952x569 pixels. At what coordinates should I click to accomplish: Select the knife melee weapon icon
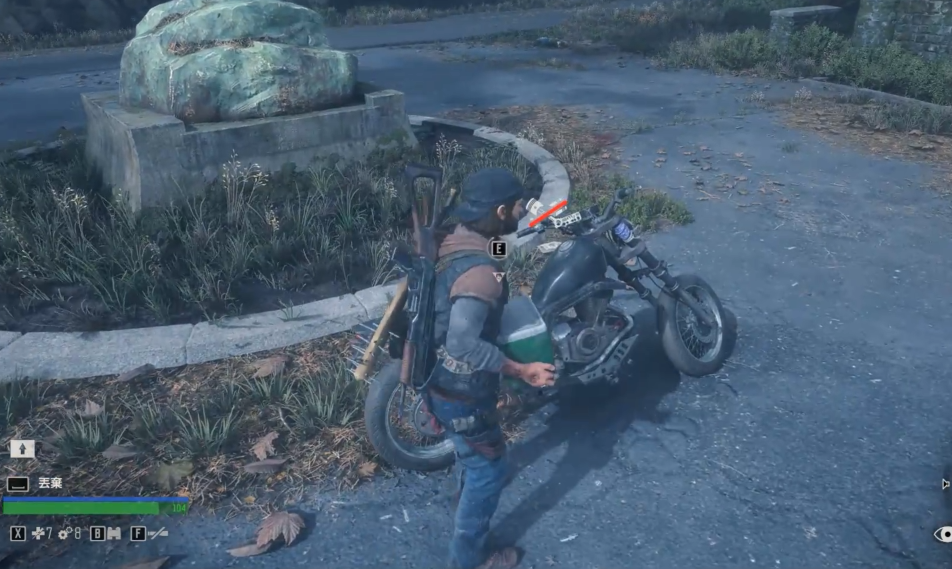158,534
